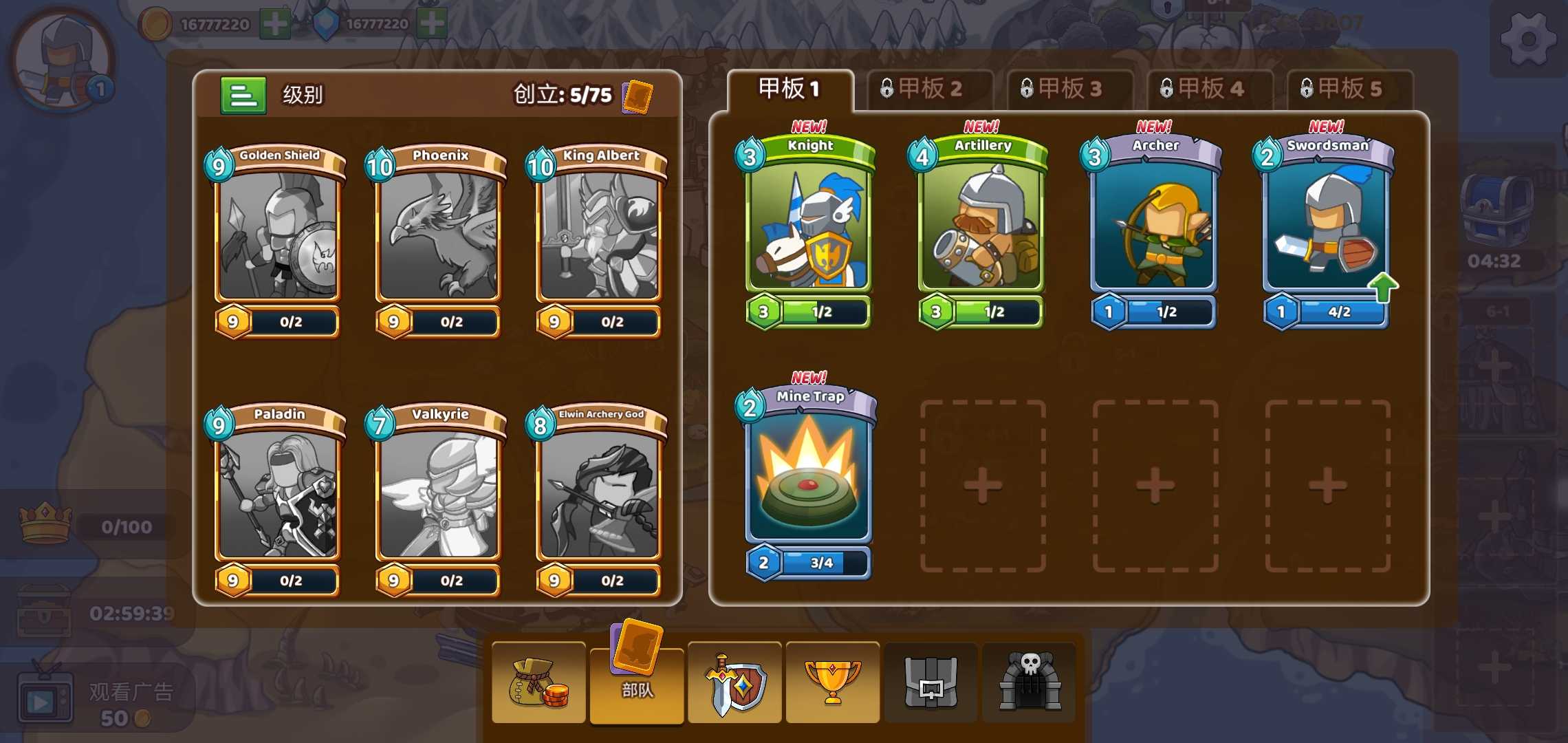Image resolution: width=1568 pixels, height=743 pixels.
Task: Open the trophy tournament icon
Action: click(x=832, y=682)
